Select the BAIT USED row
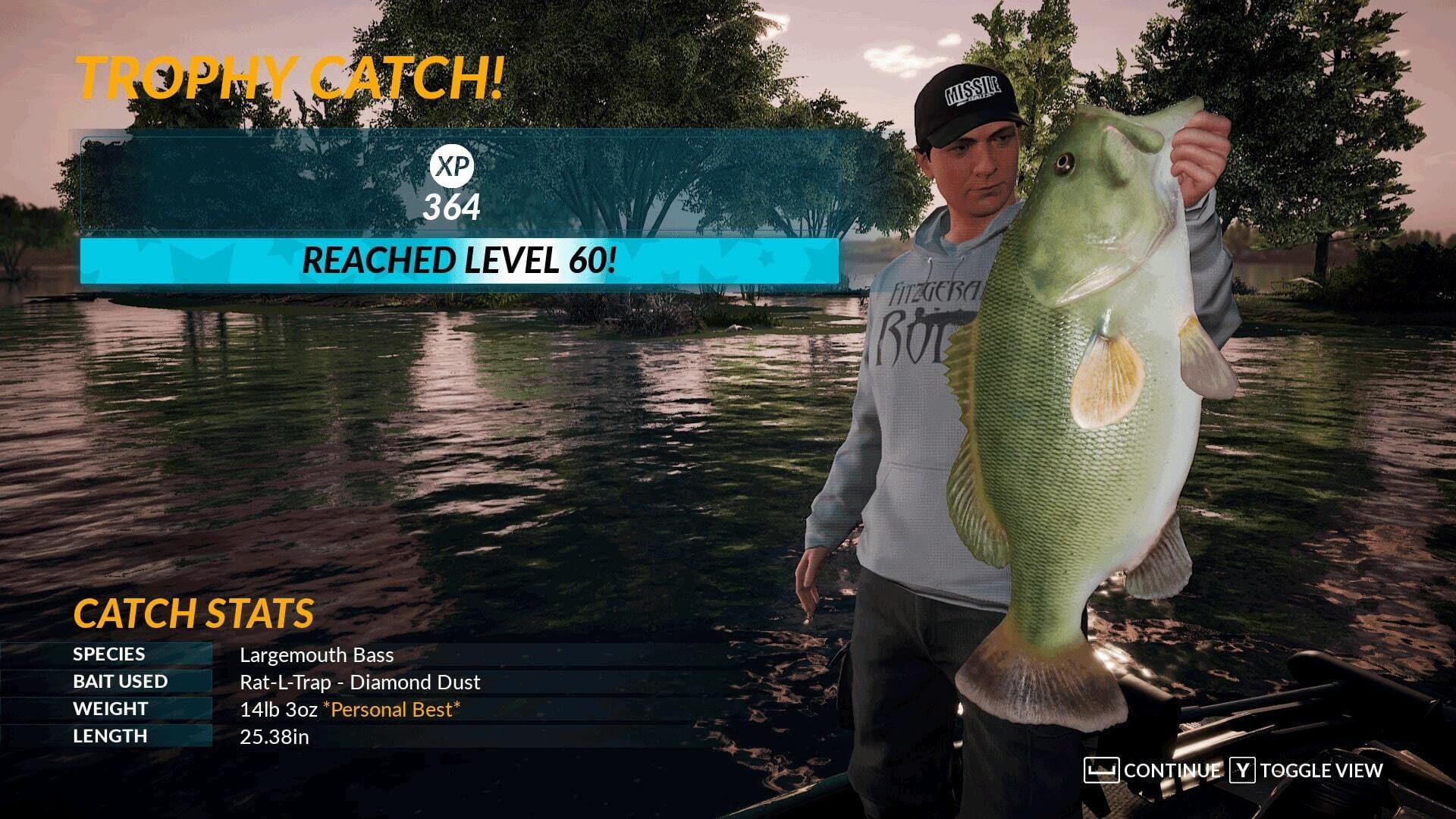The height and width of the screenshot is (819, 1456). point(120,681)
